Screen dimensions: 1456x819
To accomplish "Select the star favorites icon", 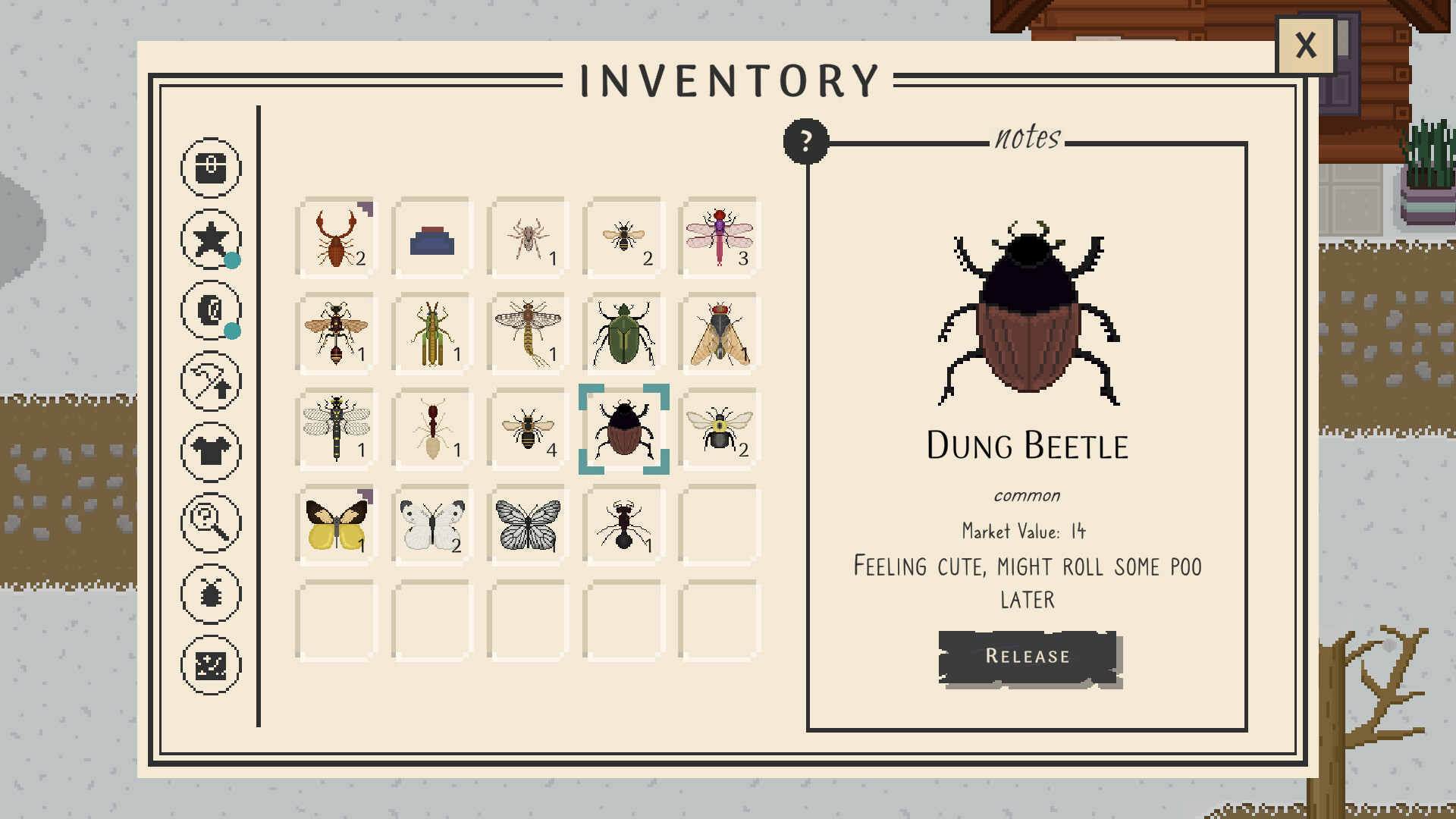I will 211,239.
